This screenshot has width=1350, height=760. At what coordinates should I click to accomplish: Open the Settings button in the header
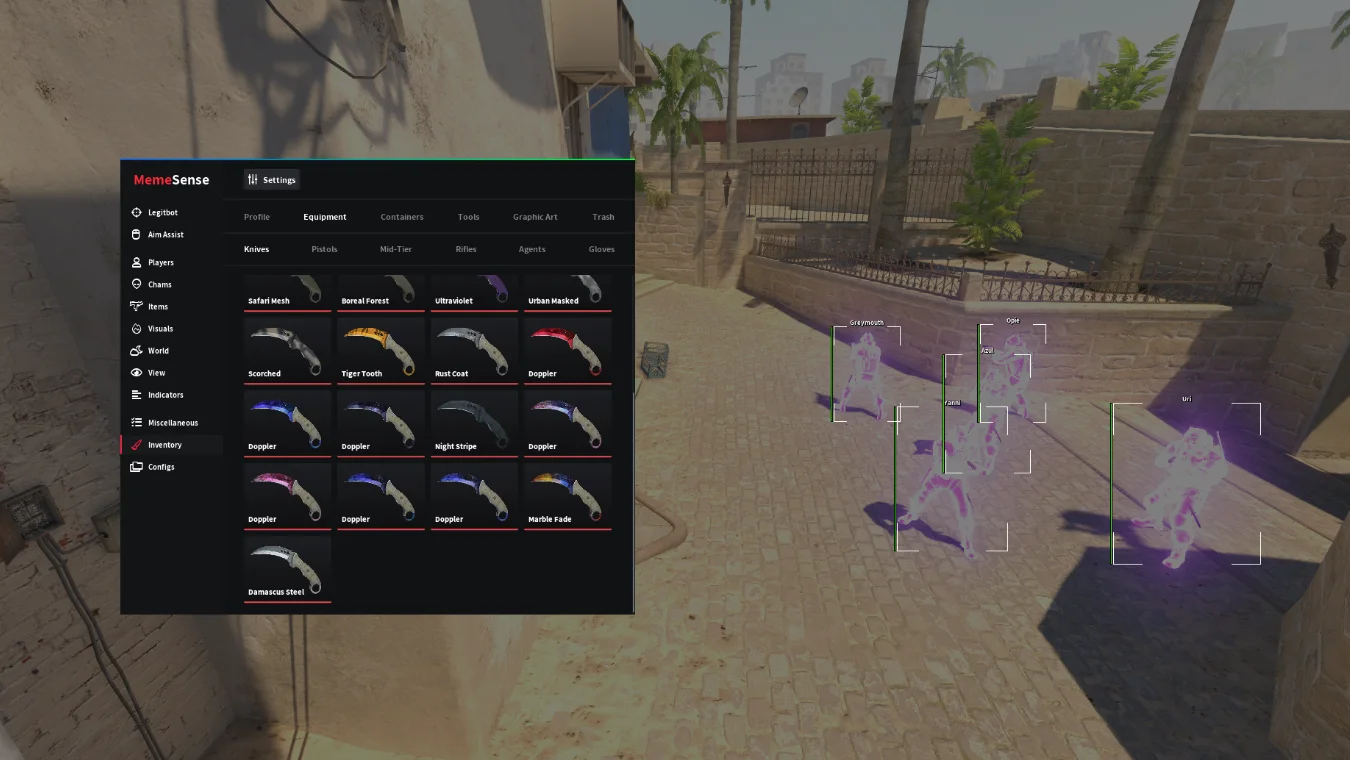click(x=272, y=180)
